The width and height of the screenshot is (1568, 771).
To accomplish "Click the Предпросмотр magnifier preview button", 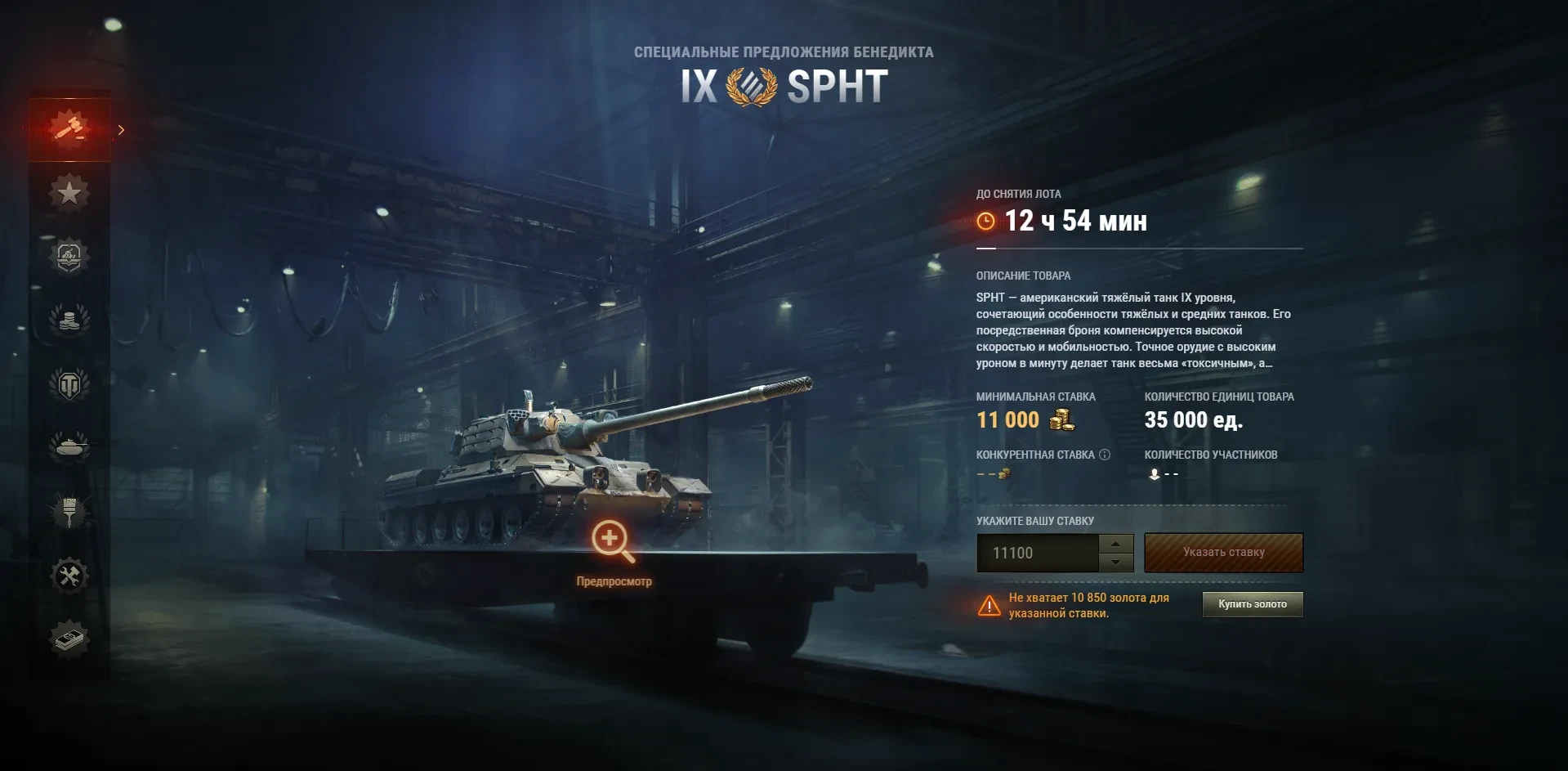I will [613, 541].
